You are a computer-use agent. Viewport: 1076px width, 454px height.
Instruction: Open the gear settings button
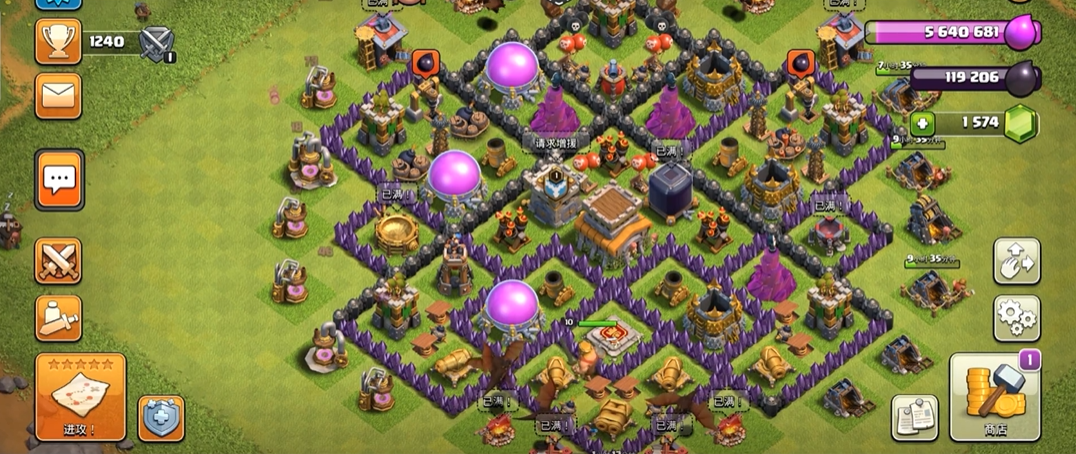click(x=1016, y=318)
